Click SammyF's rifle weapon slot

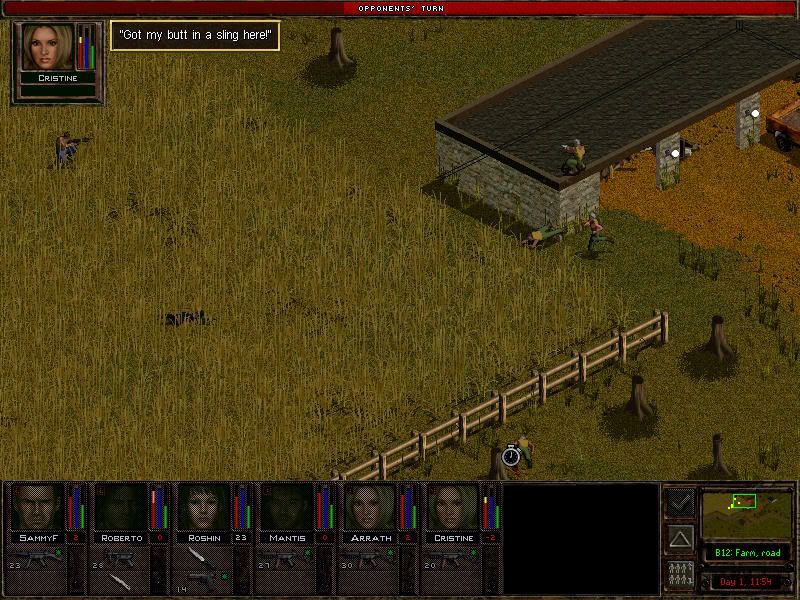pyautogui.click(x=37, y=558)
